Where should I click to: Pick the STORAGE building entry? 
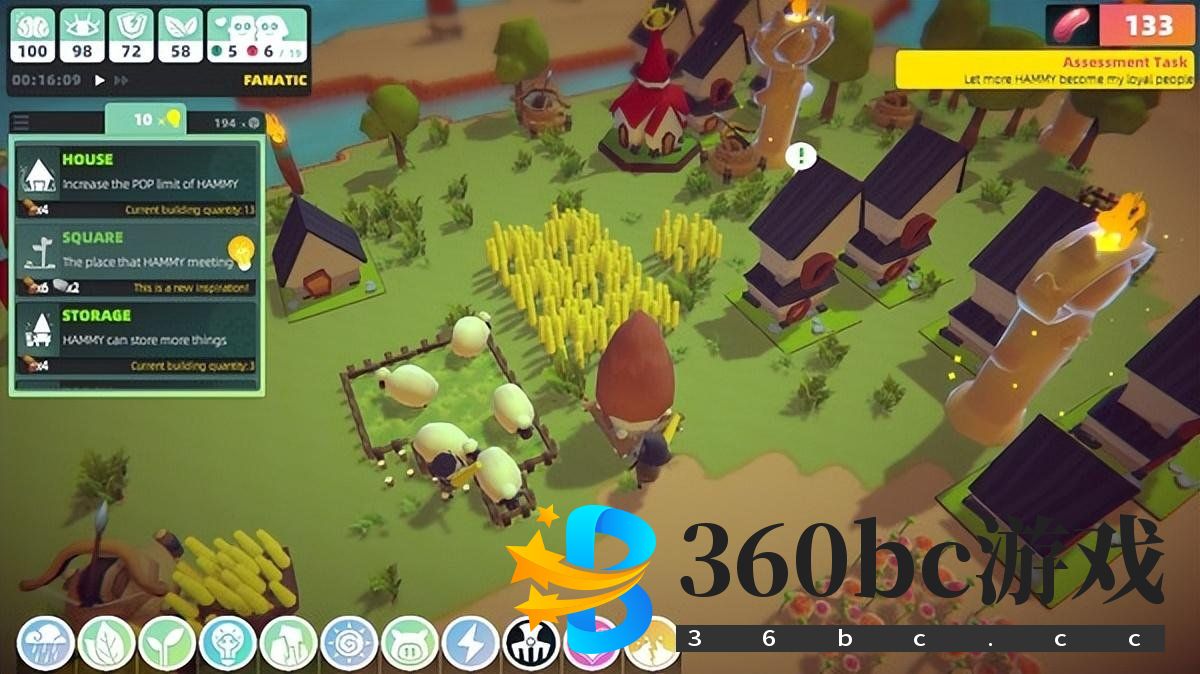click(x=136, y=337)
